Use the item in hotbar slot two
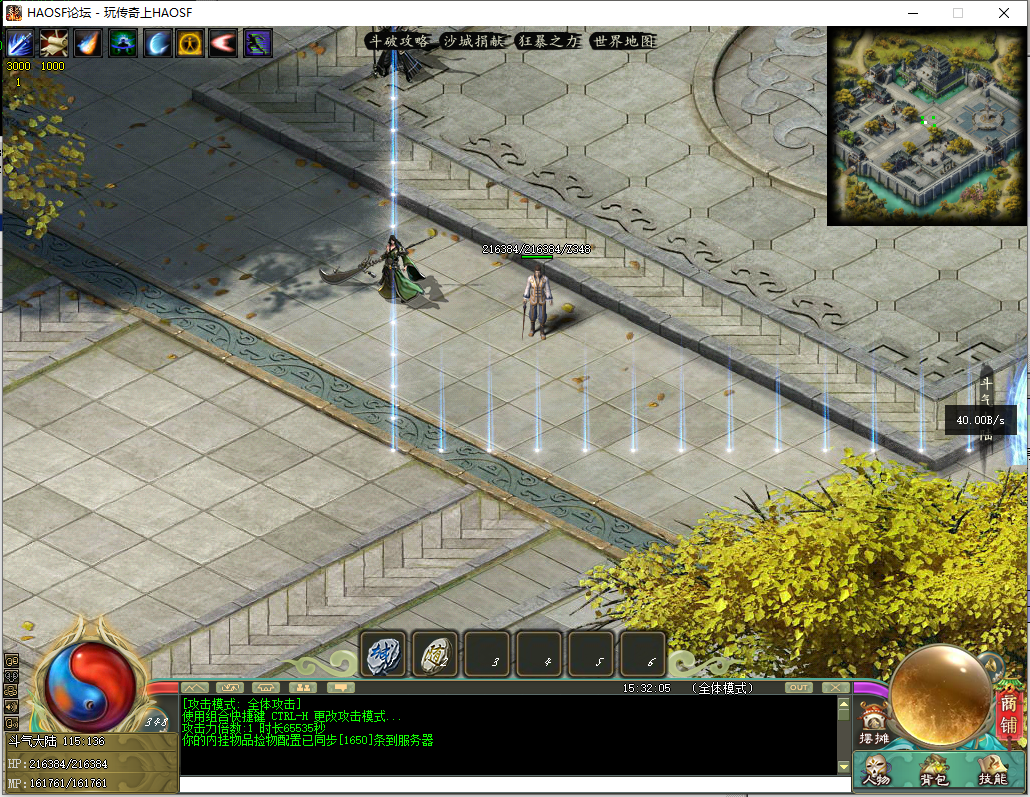This screenshot has width=1030, height=797. point(435,654)
